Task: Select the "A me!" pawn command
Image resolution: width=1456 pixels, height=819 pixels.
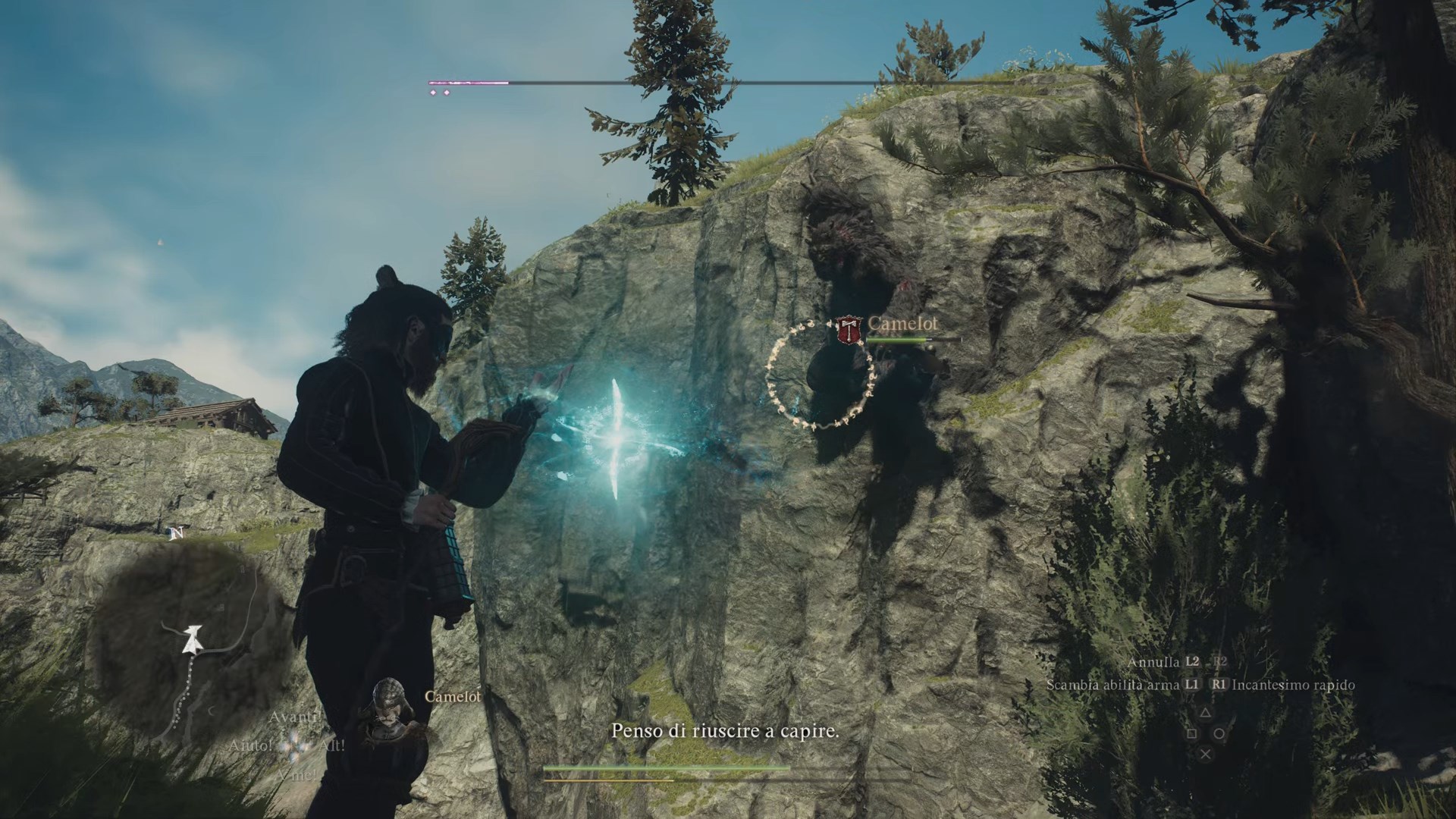Action: (x=297, y=775)
